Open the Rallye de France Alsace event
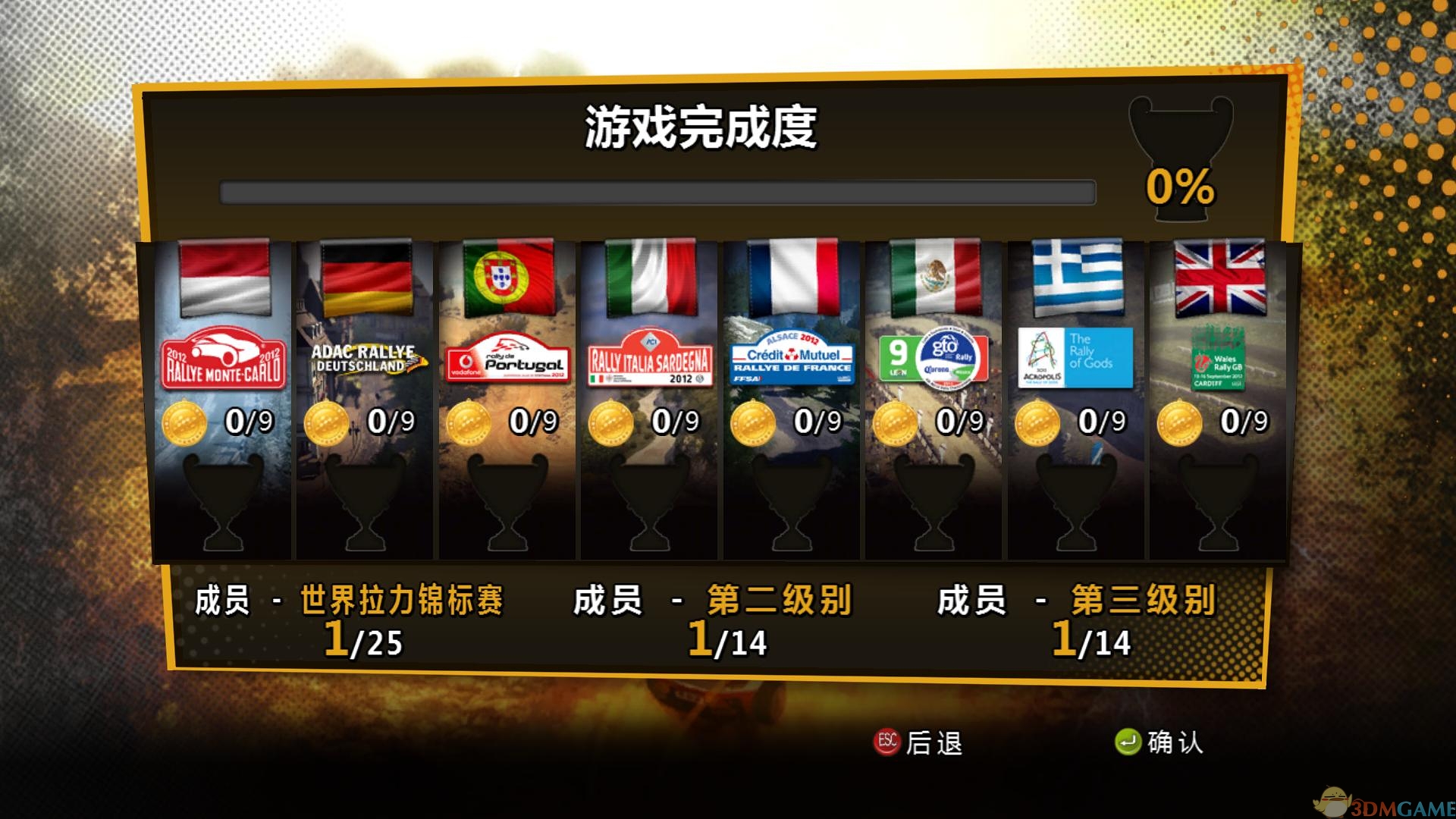This screenshot has height=819, width=1456. 791,358
